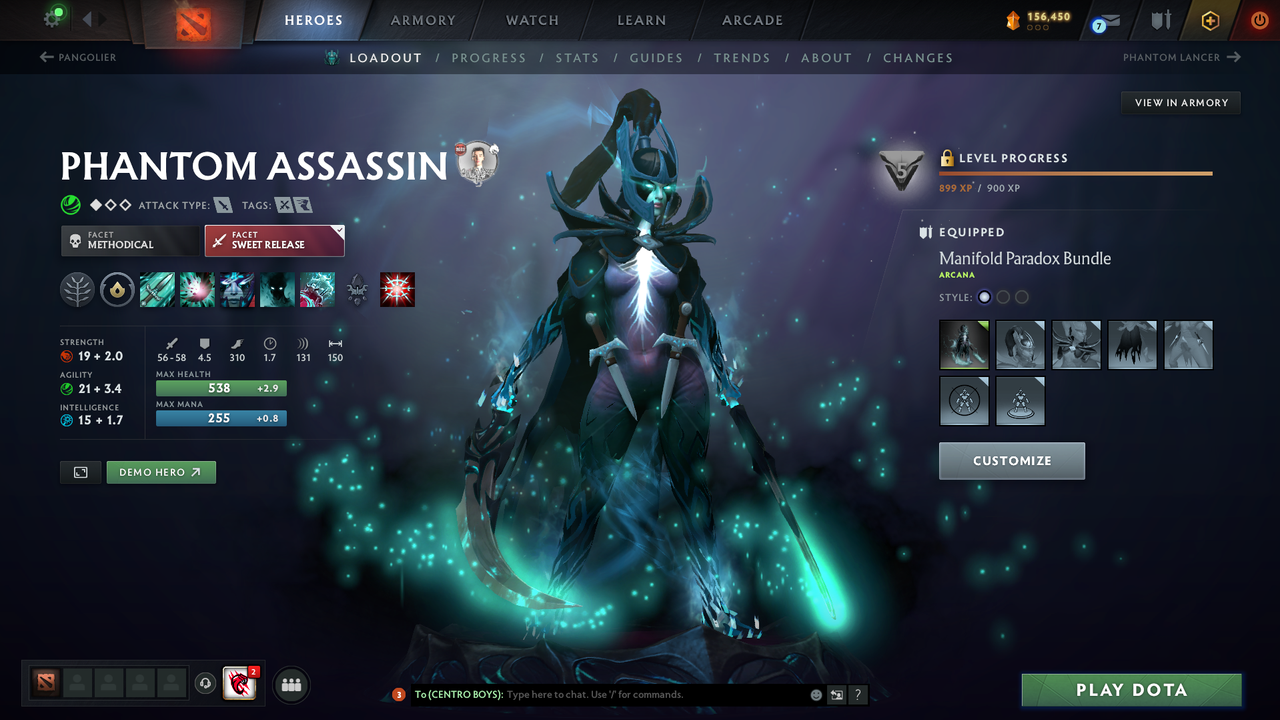Open the Guides tab
The height and width of the screenshot is (720, 1280).
[656, 57]
